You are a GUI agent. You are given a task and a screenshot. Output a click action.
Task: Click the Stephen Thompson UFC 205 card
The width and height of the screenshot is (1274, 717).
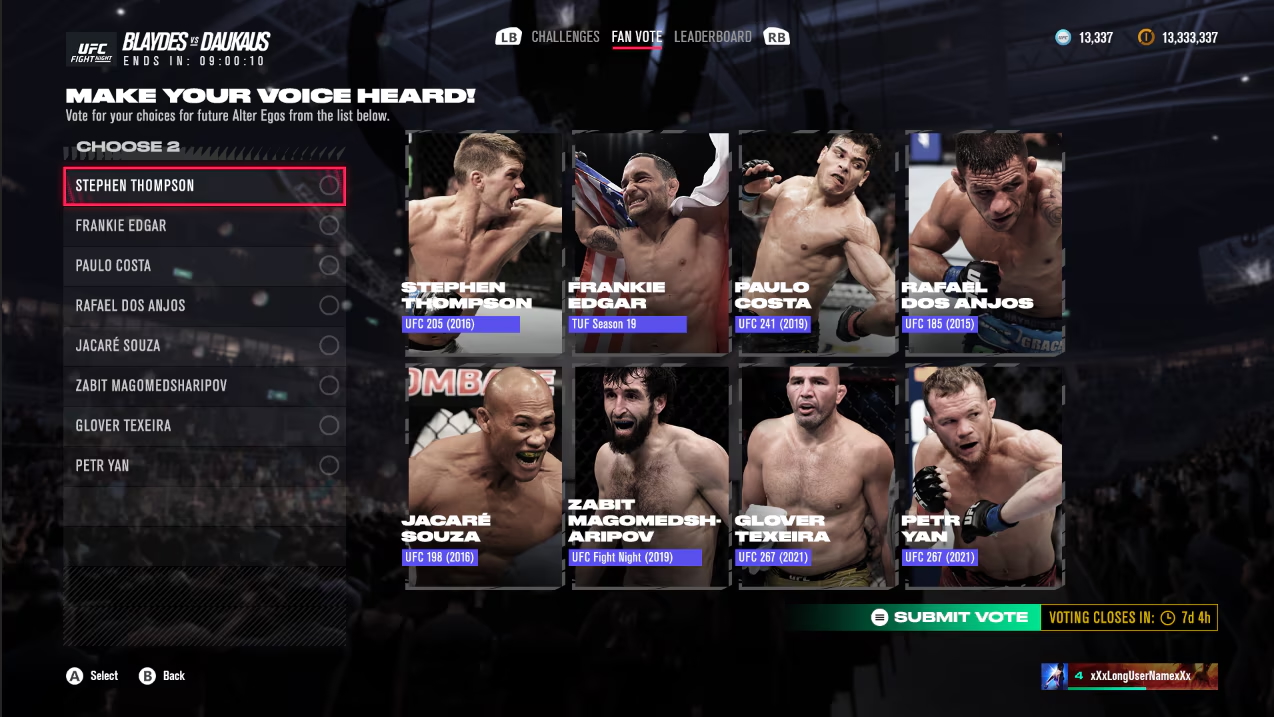point(485,243)
